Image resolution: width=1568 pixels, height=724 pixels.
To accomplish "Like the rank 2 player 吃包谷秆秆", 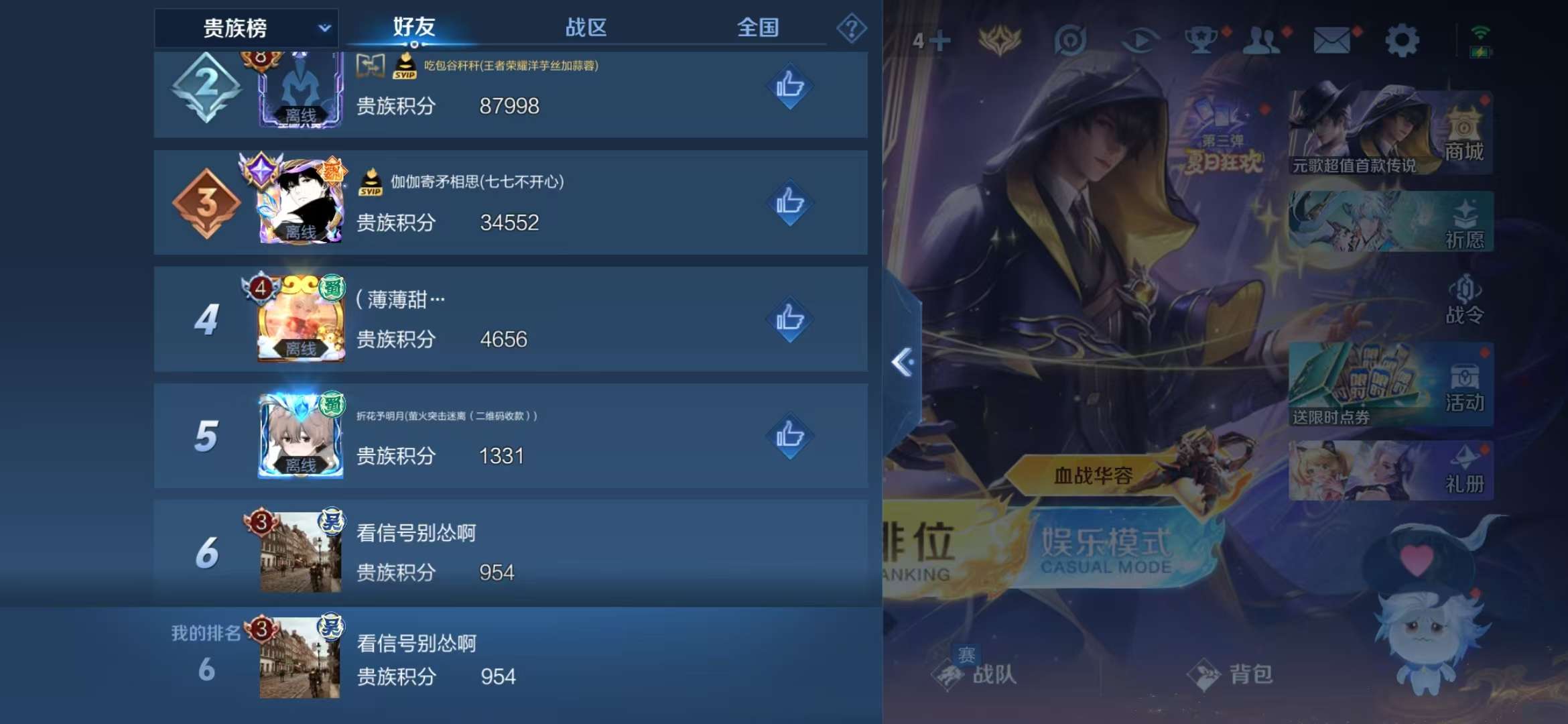I will pos(790,86).
